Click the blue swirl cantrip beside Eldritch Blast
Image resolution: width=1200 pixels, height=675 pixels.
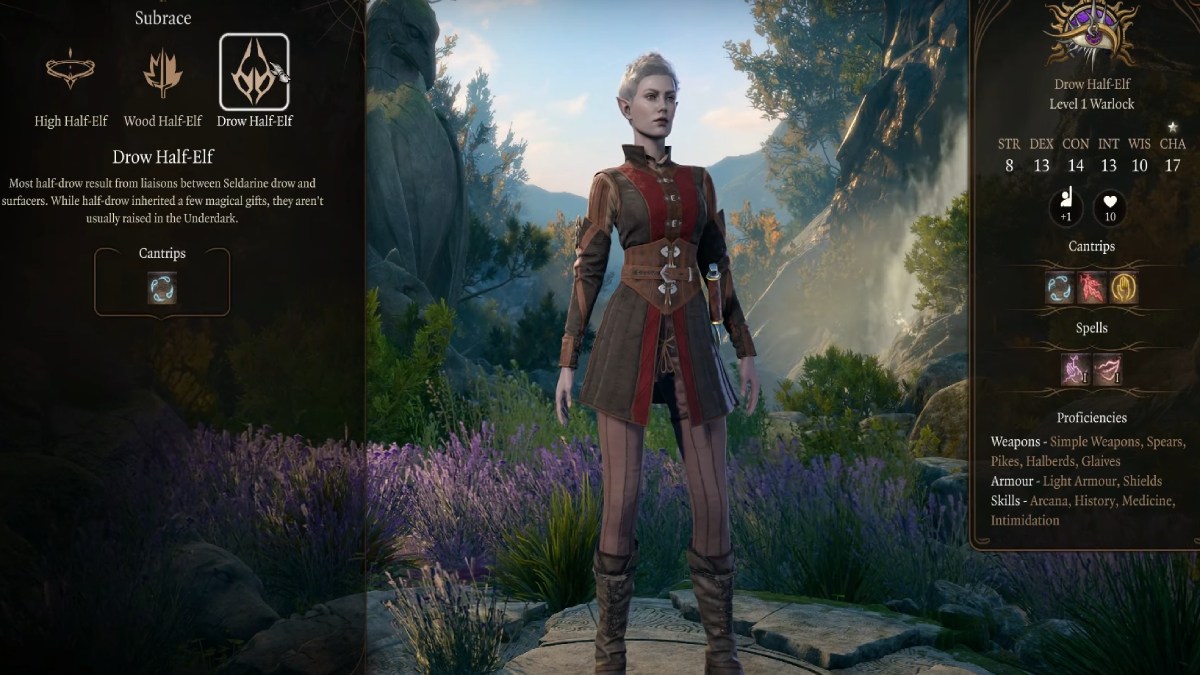(x=1060, y=288)
